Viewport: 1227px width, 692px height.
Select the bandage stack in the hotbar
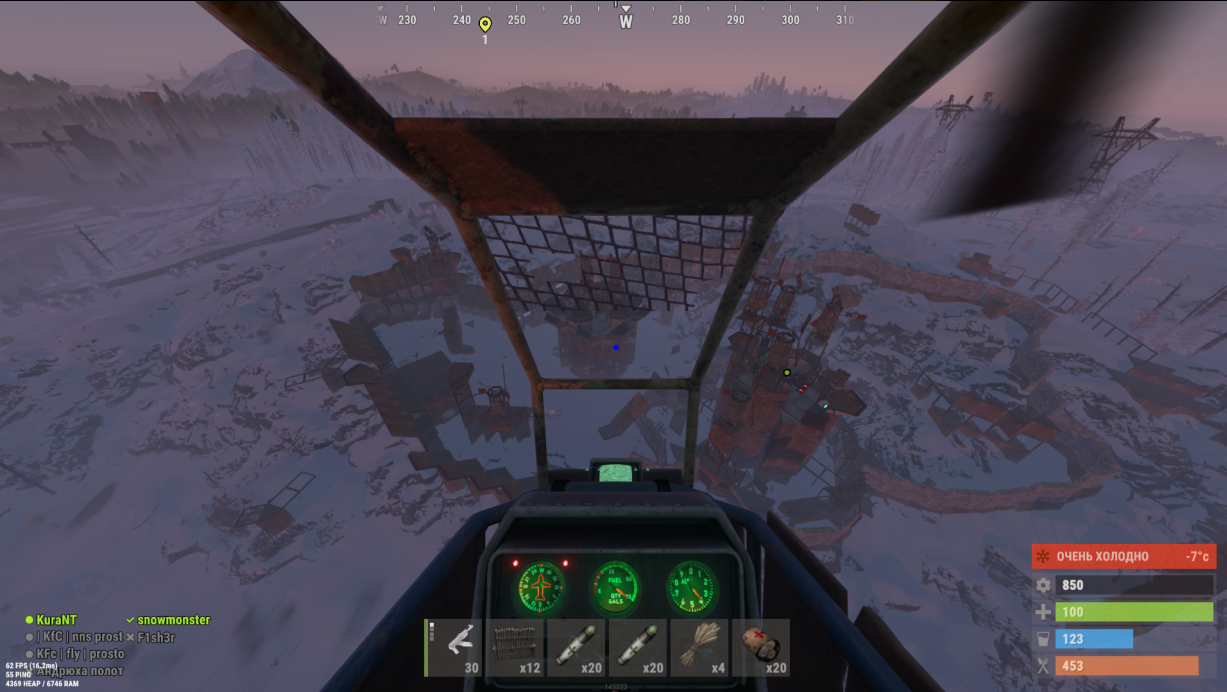tap(761, 648)
